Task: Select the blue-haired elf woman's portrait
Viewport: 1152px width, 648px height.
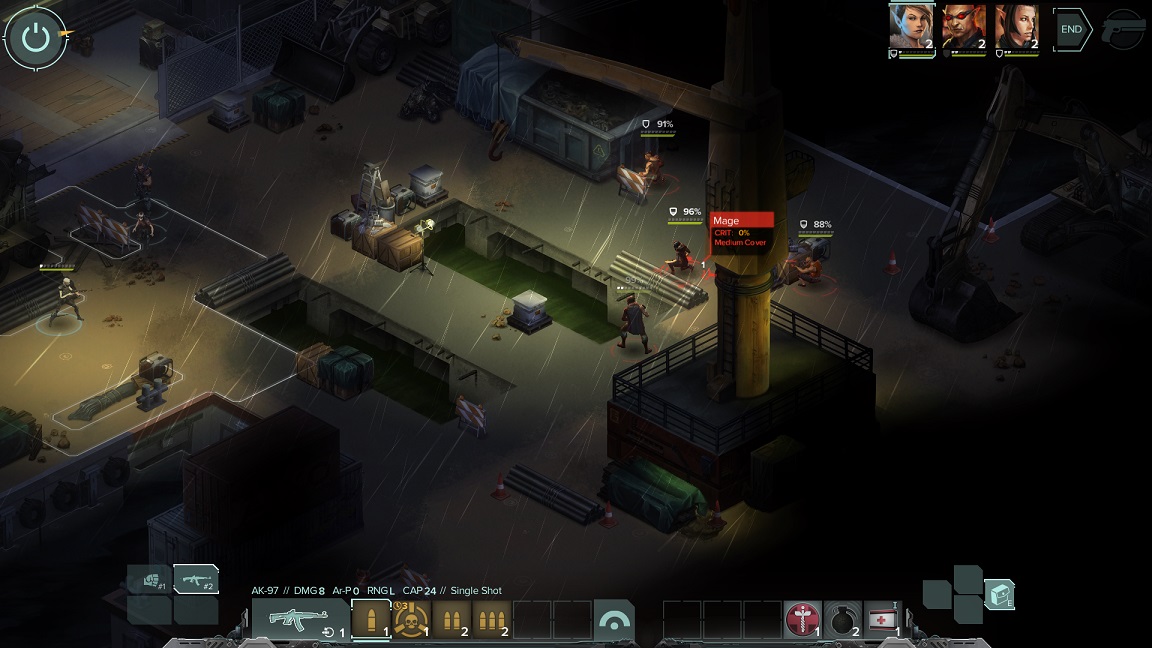Action: click(x=910, y=27)
